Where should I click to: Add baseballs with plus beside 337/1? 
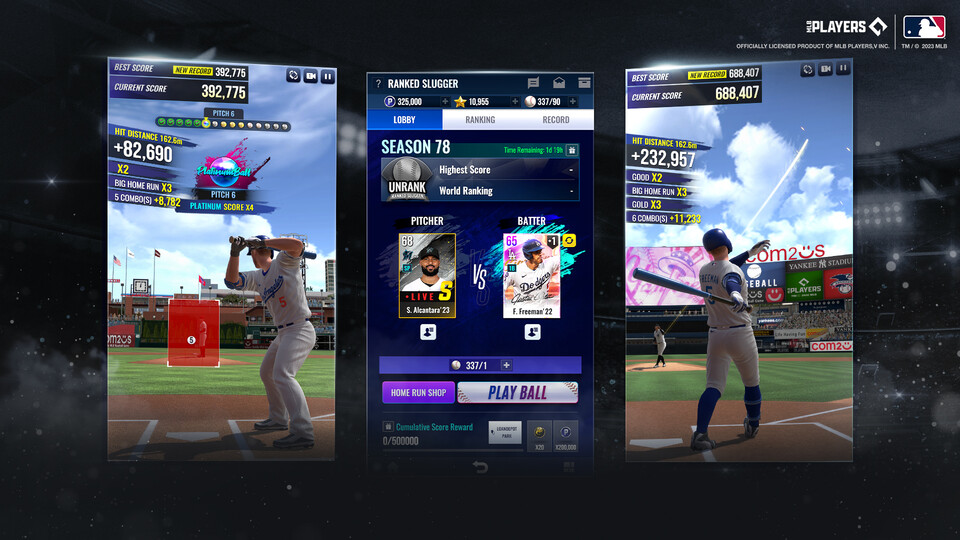click(506, 366)
